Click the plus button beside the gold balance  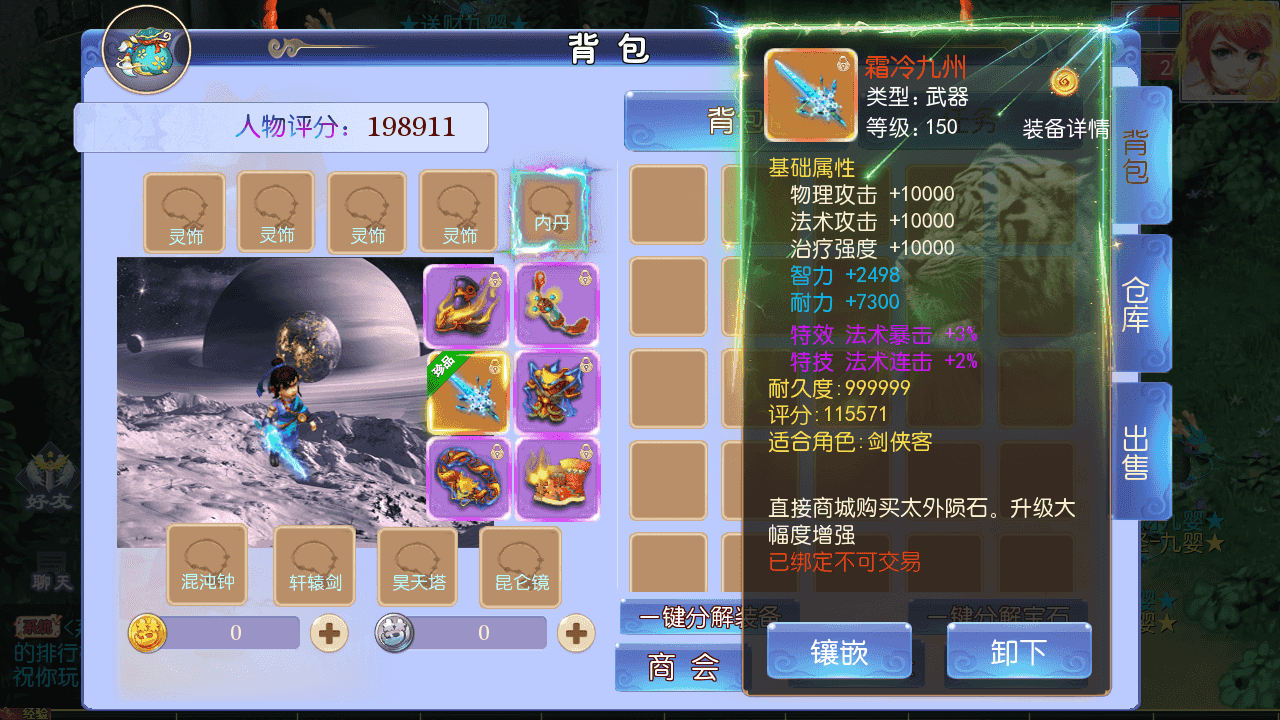pyautogui.click(x=328, y=632)
